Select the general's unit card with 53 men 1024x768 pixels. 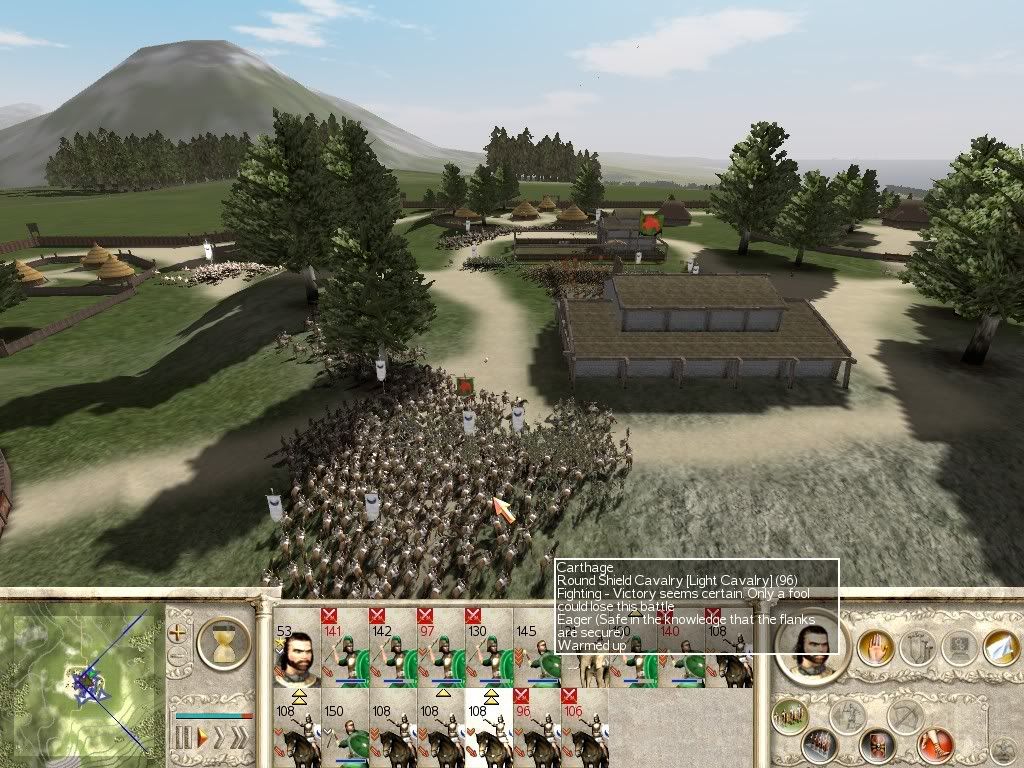click(x=297, y=648)
